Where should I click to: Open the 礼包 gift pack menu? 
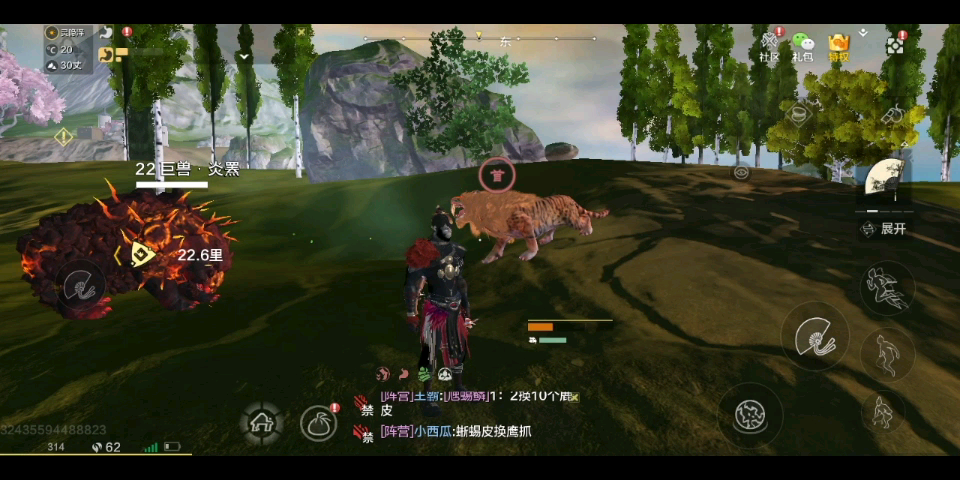802,46
